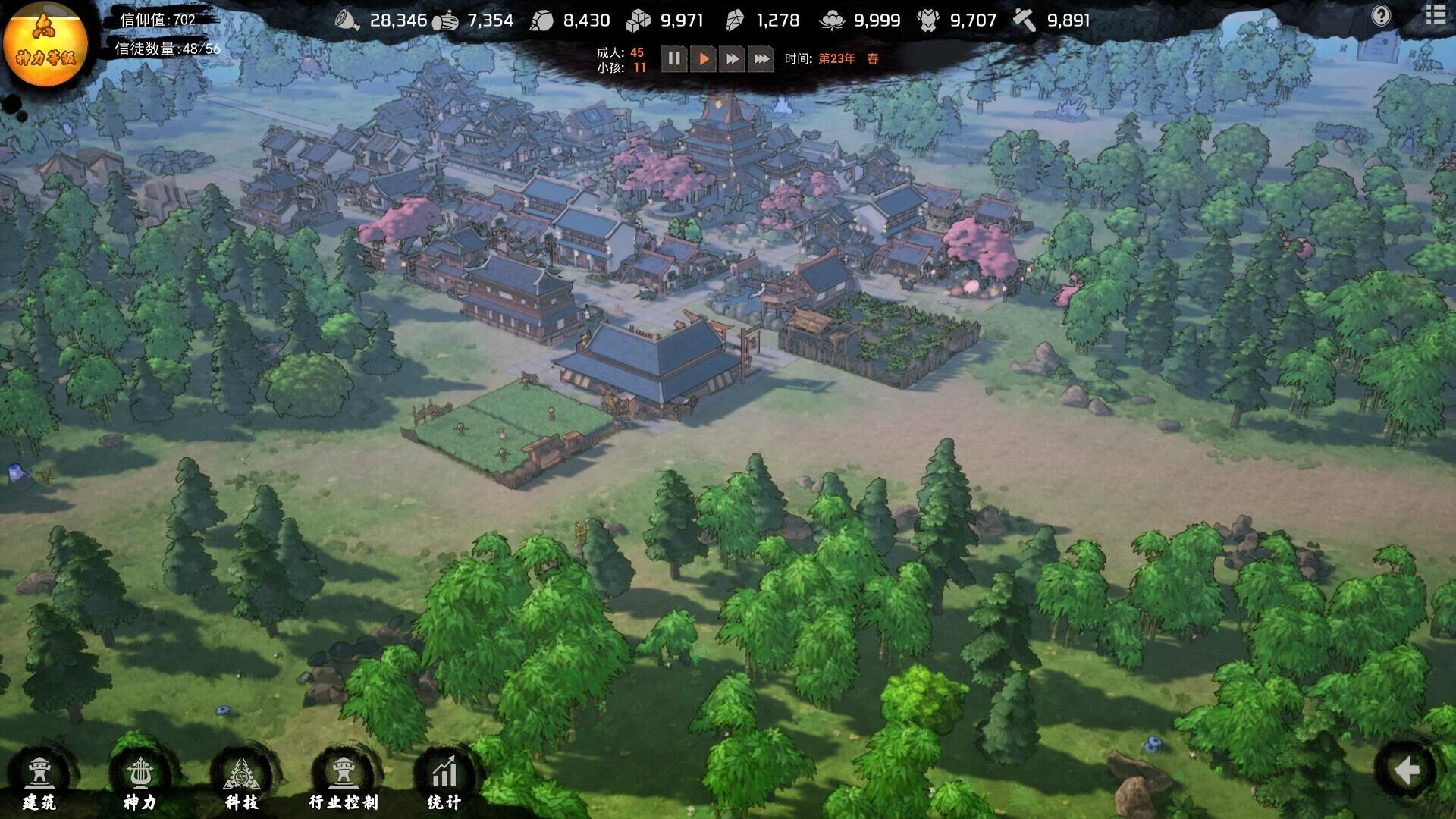Viewport: 1456px width, 819px height.
Task: Pause the game with the pause button
Action: coord(674,58)
